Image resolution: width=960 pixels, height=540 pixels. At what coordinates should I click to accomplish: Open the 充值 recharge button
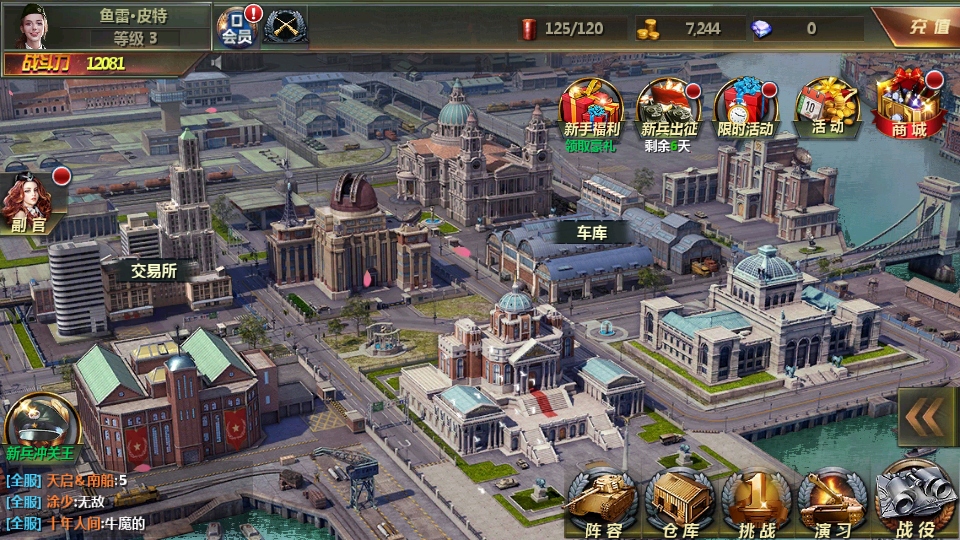[x=918, y=27]
